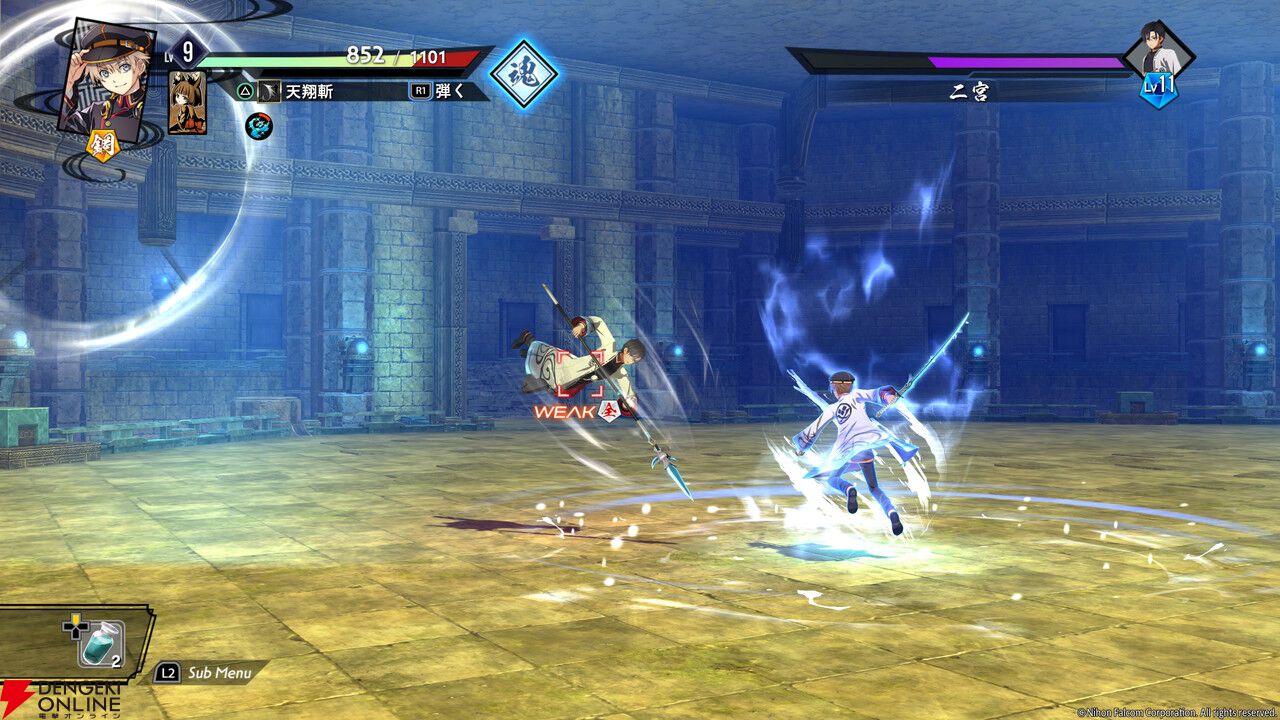This screenshot has height=720, width=1280.
Task: Switch to the brown-haired partner portrait
Action: [187, 102]
